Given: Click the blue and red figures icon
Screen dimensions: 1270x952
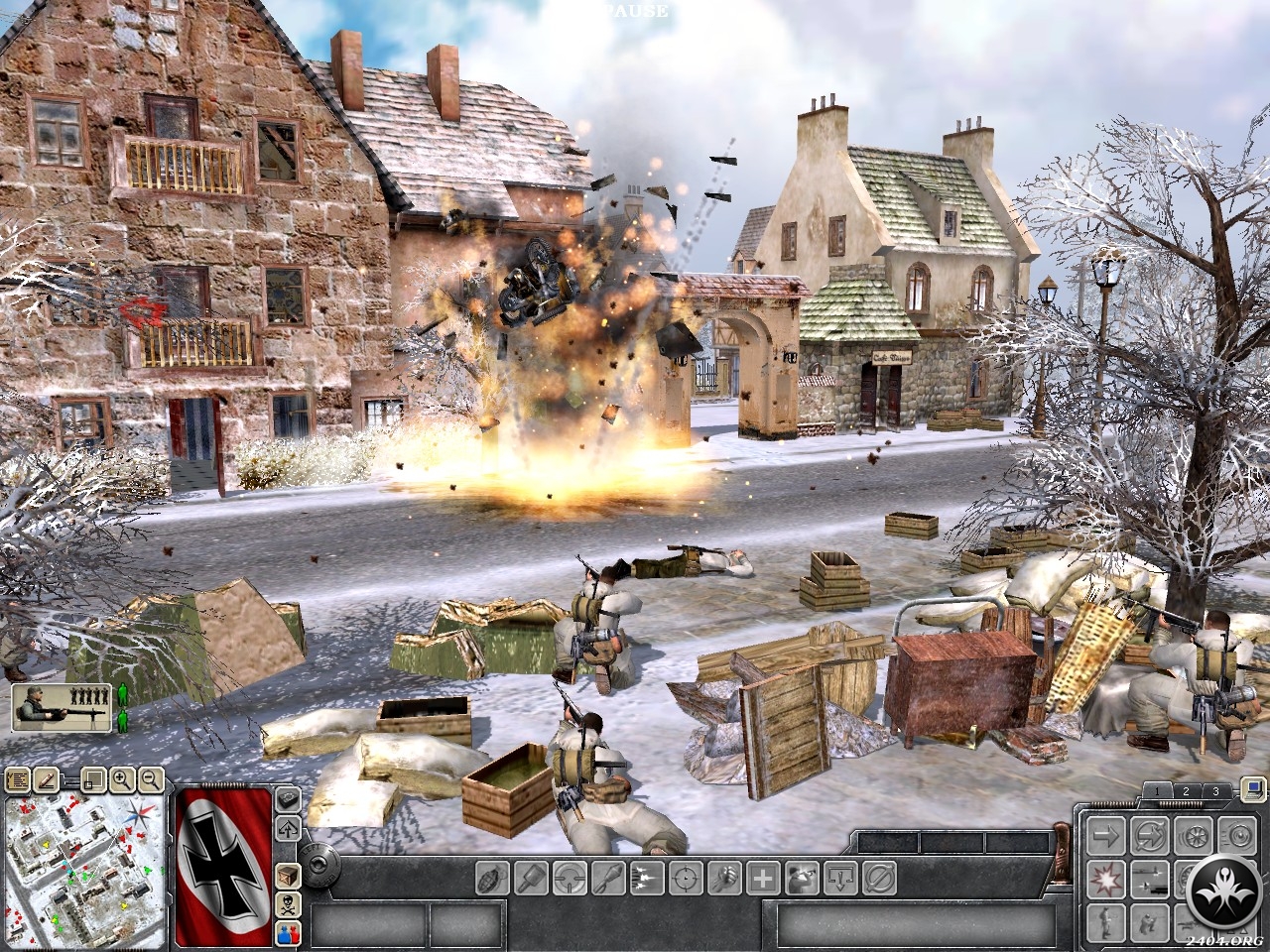Looking at the screenshot, I should coord(288,931).
